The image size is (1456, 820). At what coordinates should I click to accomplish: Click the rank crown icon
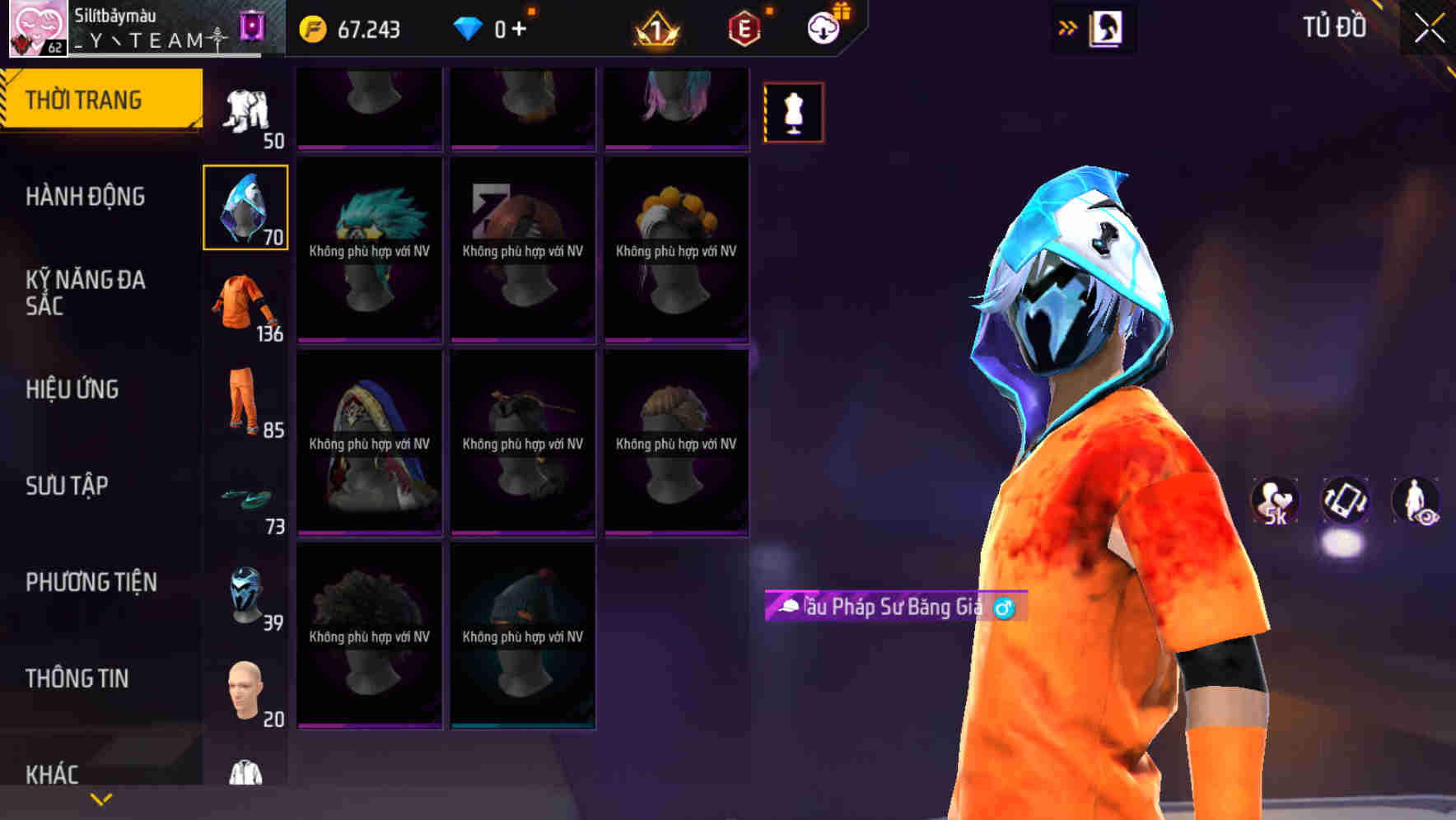655,29
